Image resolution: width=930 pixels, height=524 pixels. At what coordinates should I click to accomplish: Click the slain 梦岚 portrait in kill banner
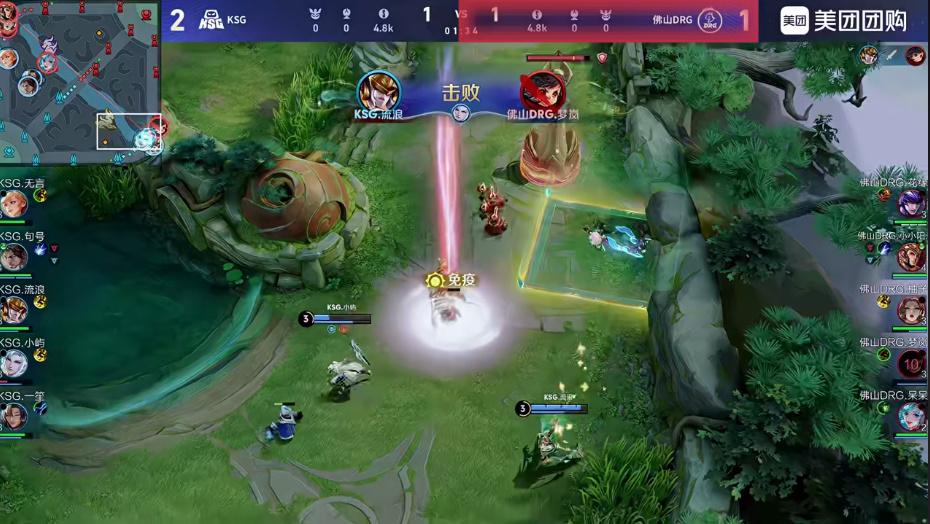click(543, 92)
